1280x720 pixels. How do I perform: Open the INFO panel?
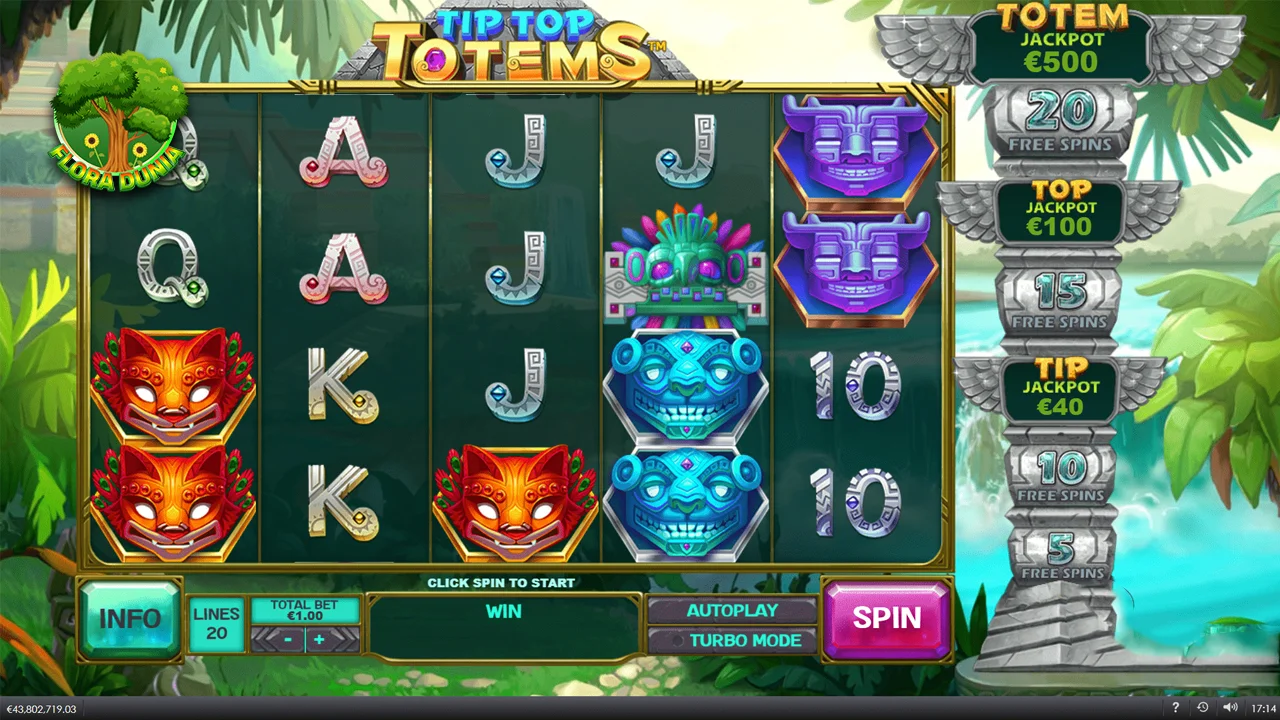pos(130,618)
